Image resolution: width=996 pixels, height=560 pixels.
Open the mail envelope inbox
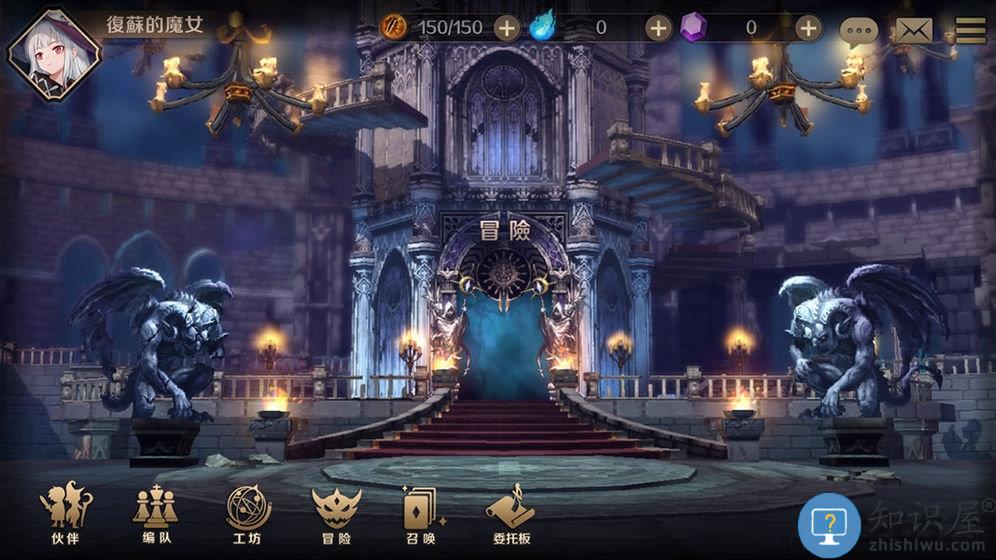pyautogui.click(x=913, y=31)
